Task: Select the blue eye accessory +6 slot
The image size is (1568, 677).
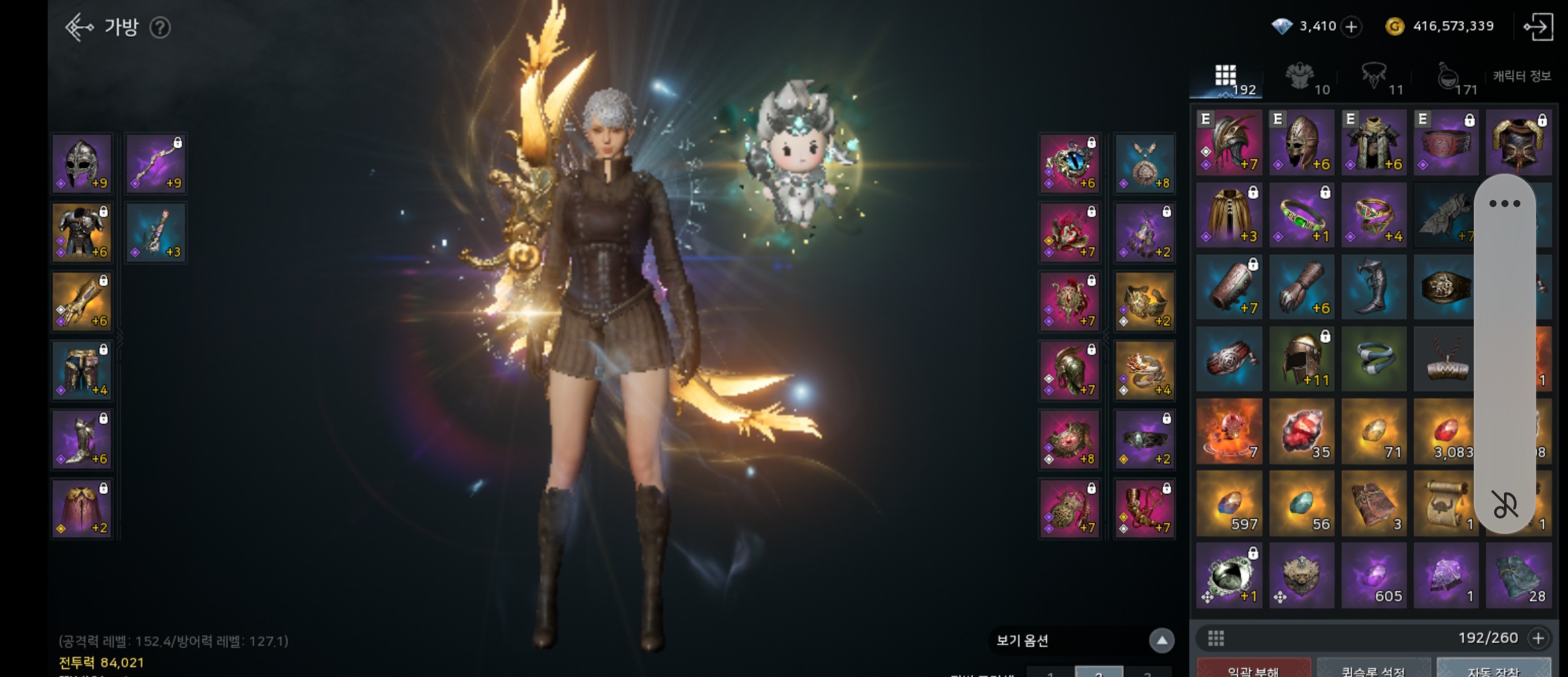Action: (1070, 163)
